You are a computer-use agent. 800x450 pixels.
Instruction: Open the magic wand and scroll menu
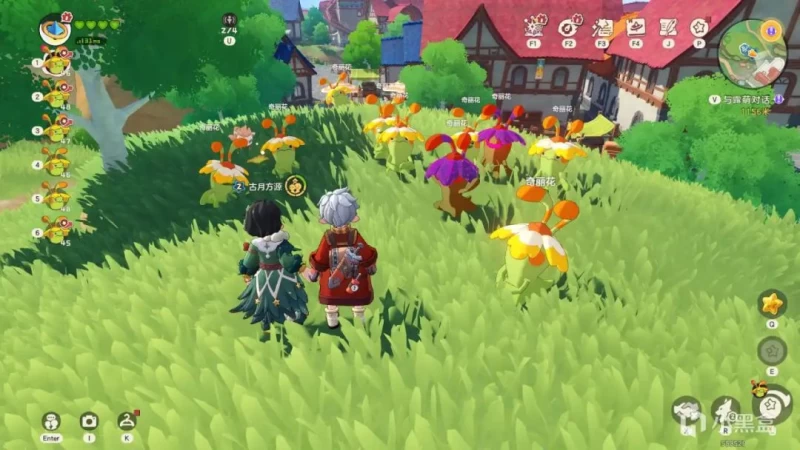pyautogui.click(x=603, y=27)
